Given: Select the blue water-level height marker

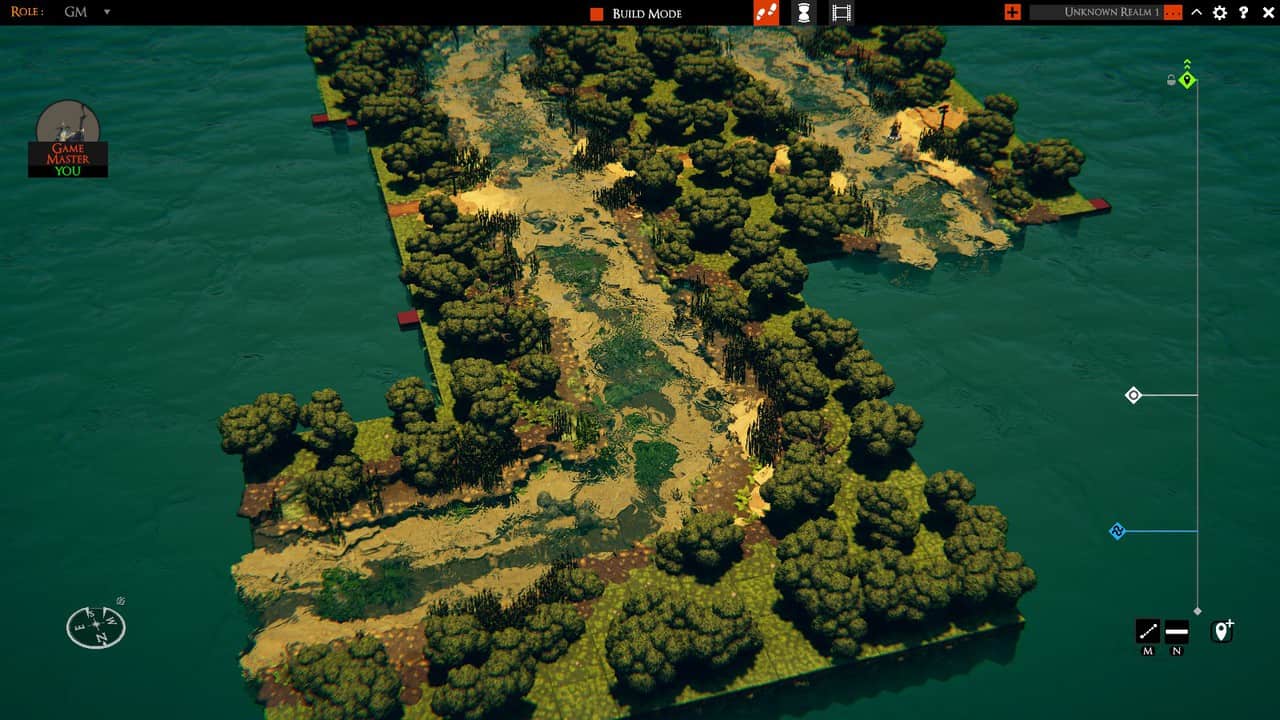Looking at the screenshot, I should point(1118,531).
